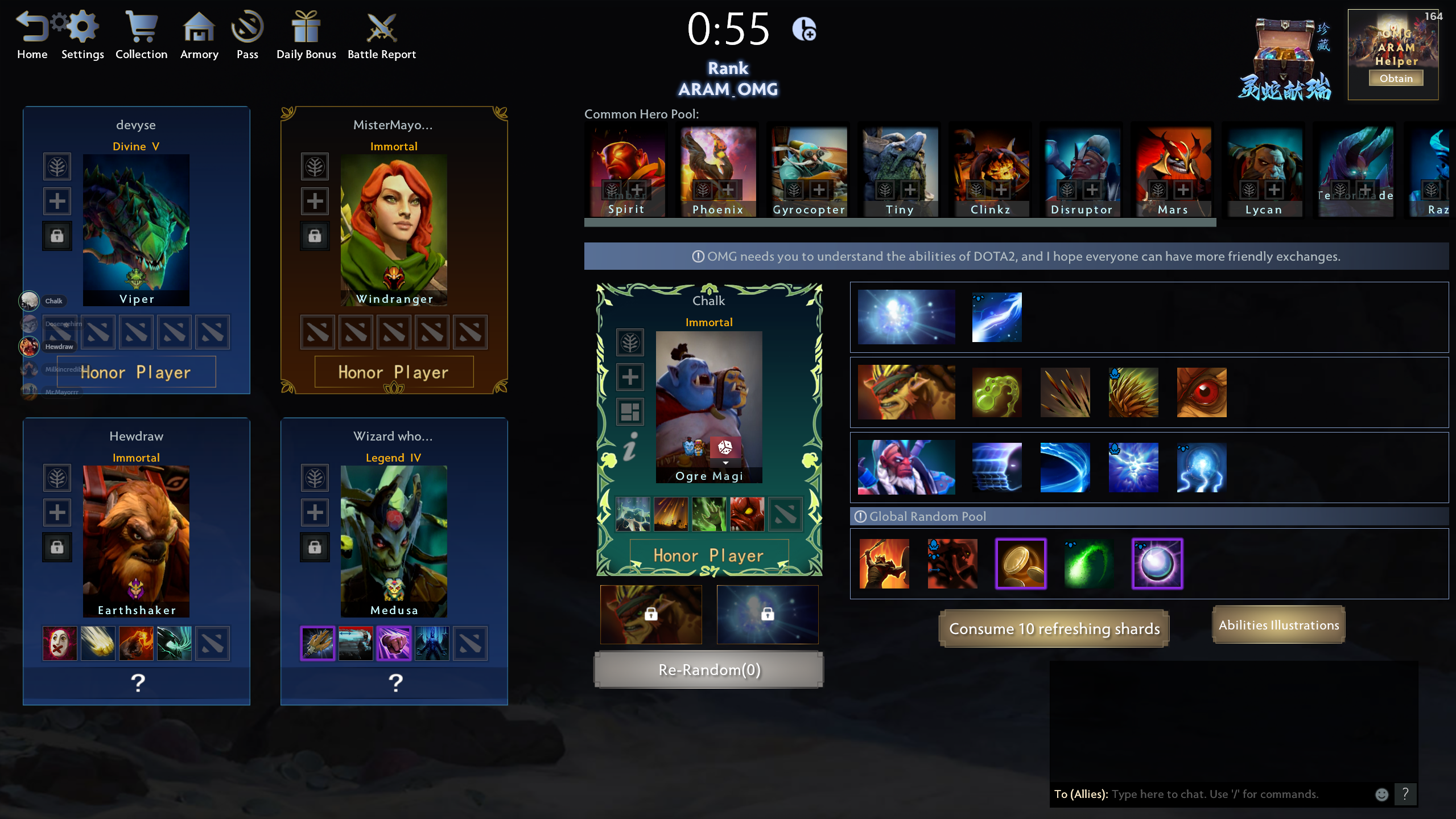Open Abilities Illustrations

point(1278,625)
